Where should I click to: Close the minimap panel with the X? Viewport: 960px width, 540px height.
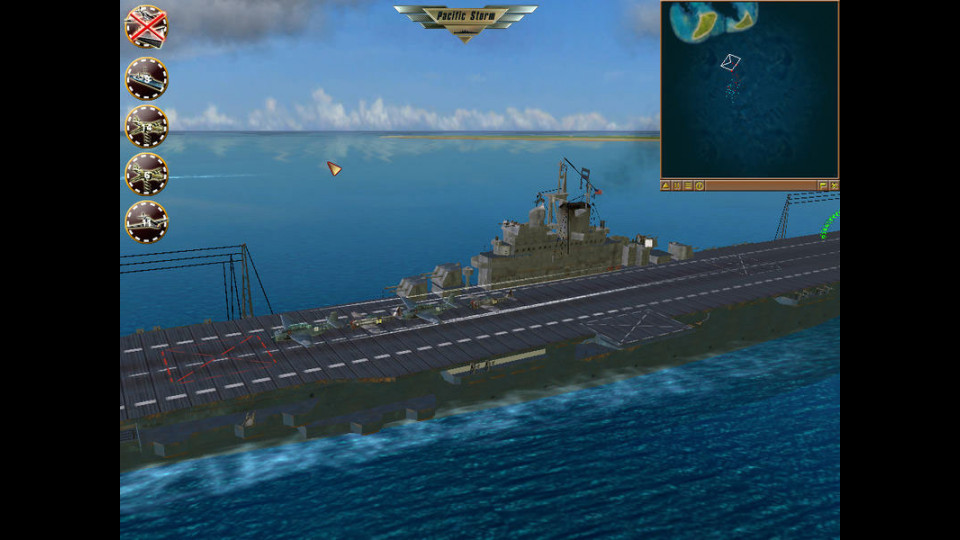point(833,186)
